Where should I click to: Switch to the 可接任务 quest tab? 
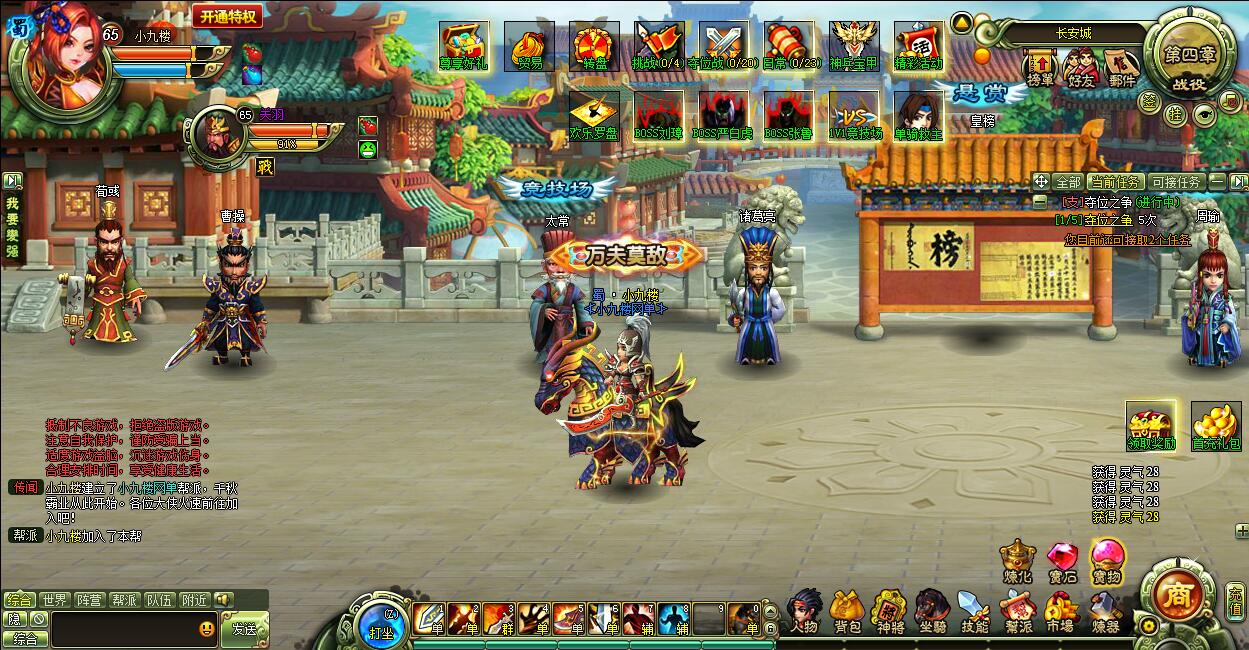[1175, 182]
